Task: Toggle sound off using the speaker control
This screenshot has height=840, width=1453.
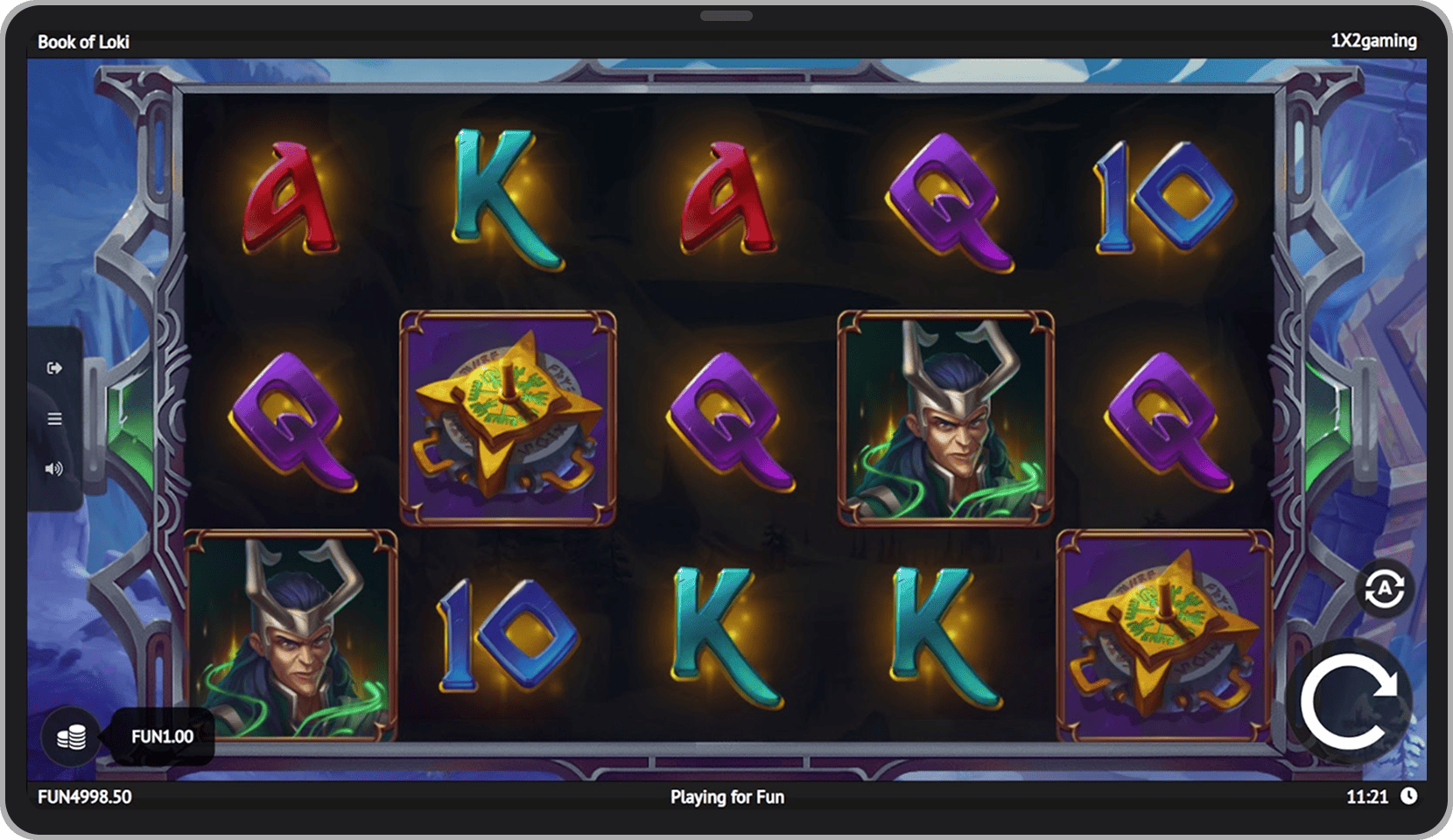Action: (54, 469)
